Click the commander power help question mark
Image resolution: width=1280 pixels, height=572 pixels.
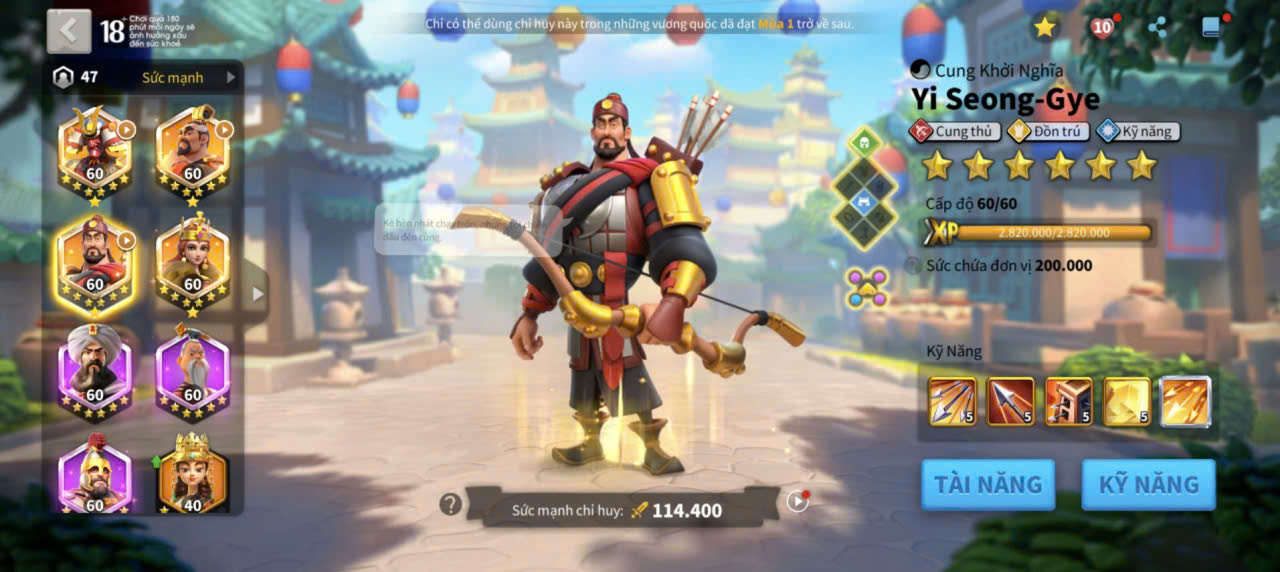(x=451, y=504)
